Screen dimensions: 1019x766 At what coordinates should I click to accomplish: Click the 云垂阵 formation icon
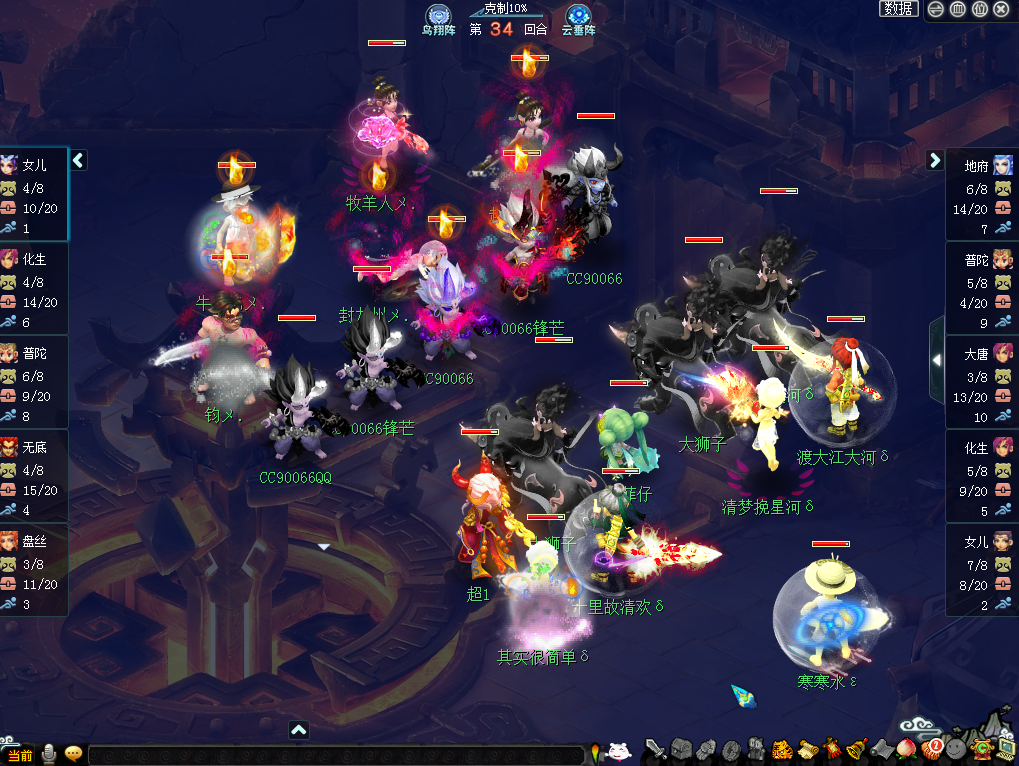coord(577,16)
